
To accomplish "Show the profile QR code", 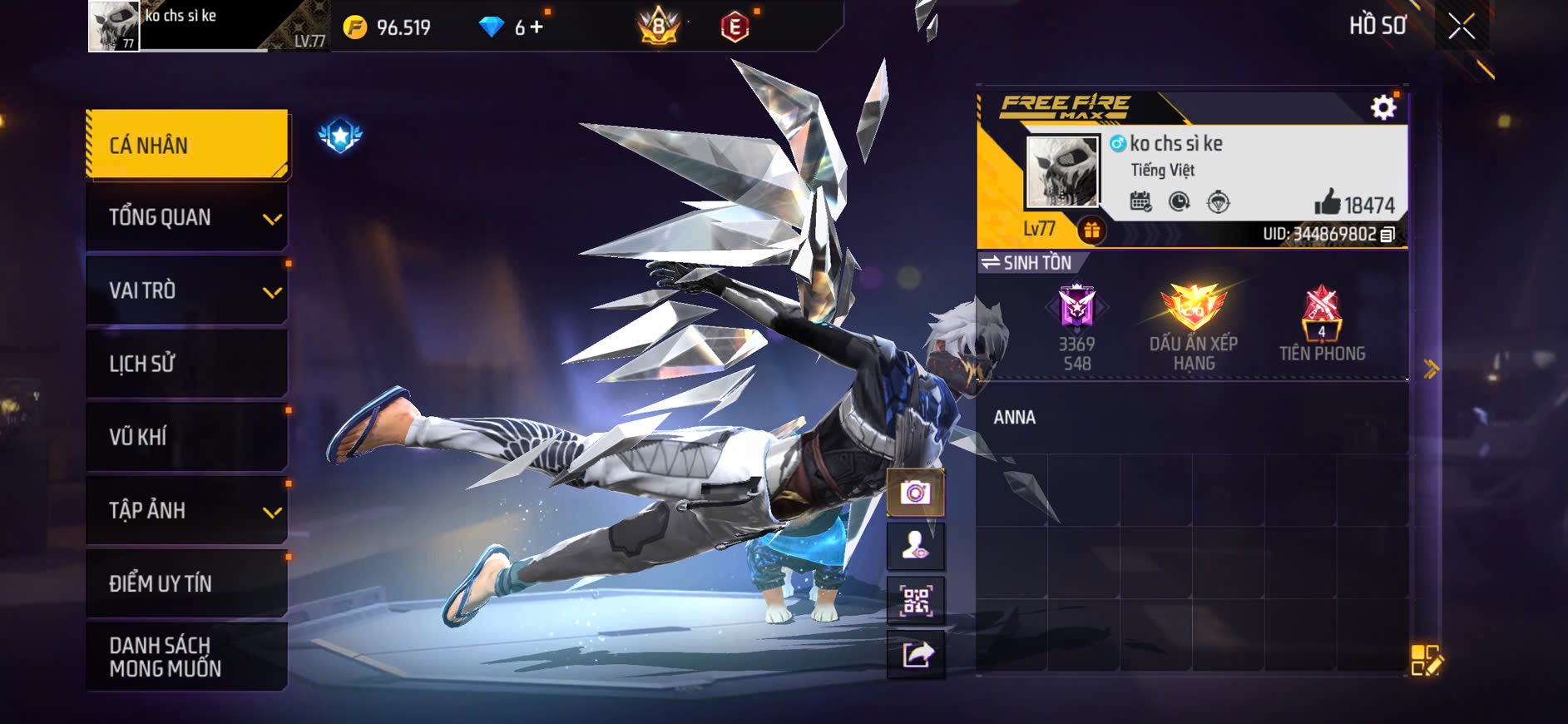I will (916, 600).
